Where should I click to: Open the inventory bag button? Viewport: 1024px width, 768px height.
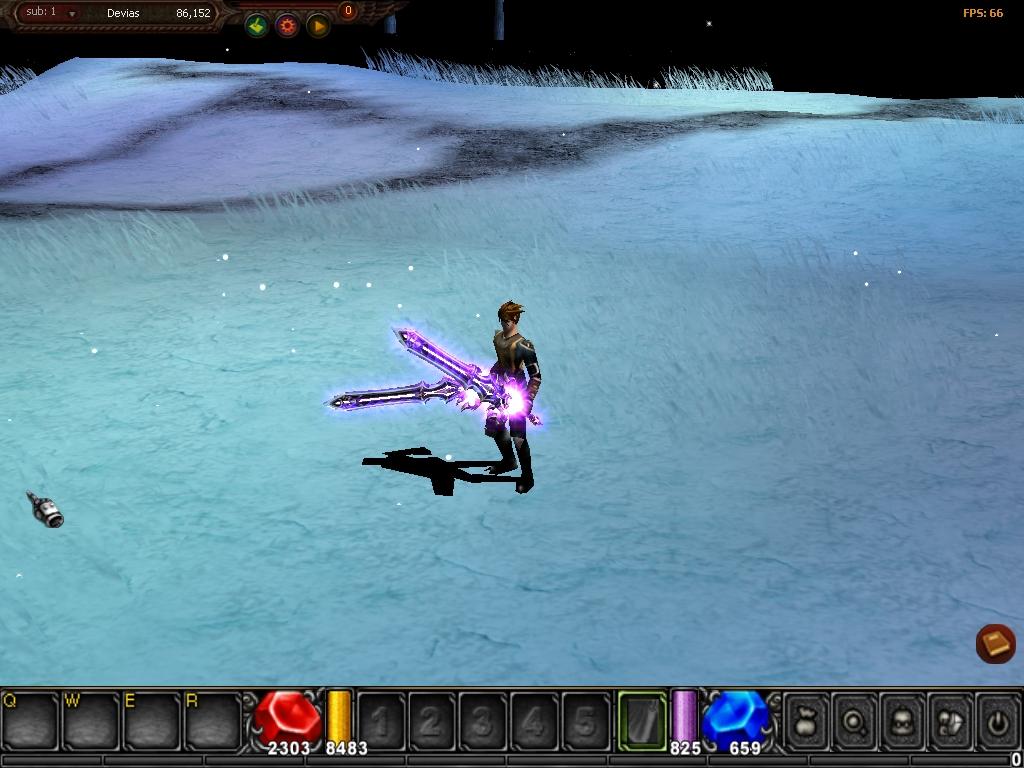click(x=806, y=721)
